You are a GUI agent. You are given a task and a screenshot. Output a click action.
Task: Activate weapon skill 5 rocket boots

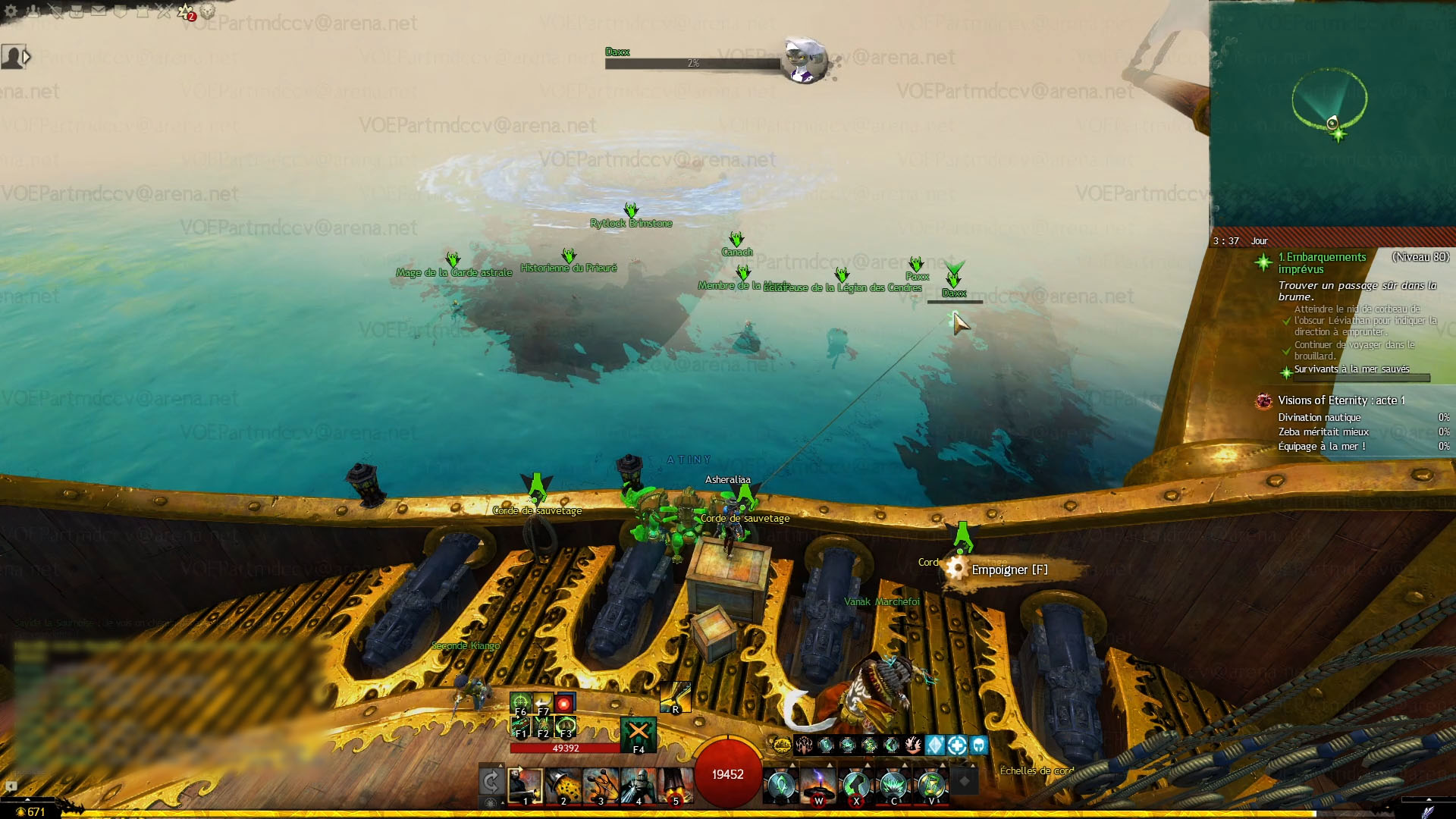click(675, 786)
